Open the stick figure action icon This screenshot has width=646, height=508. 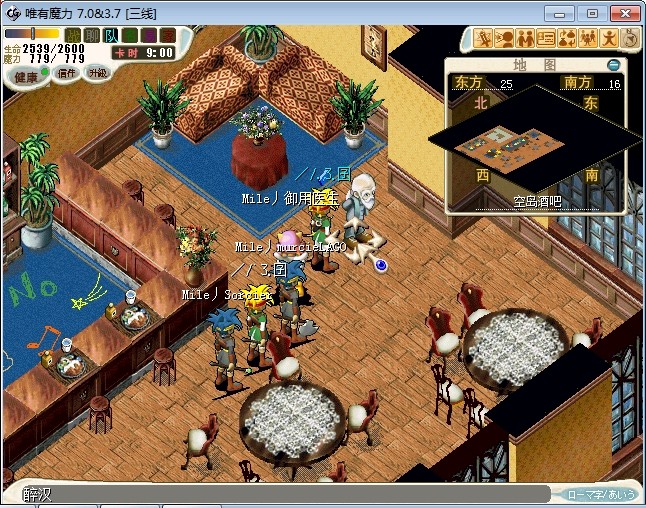[x=608, y=39]
